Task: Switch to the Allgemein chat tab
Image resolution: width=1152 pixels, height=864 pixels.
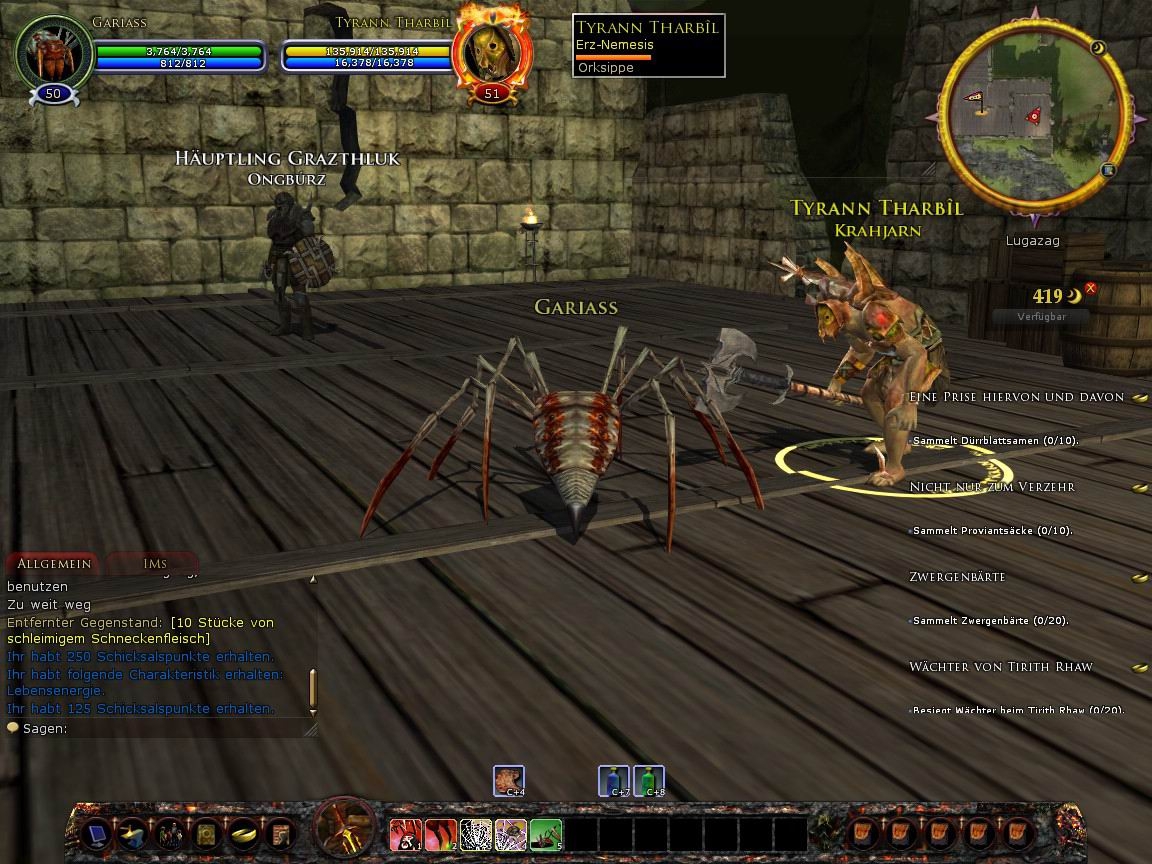Action: pos(54,564)
